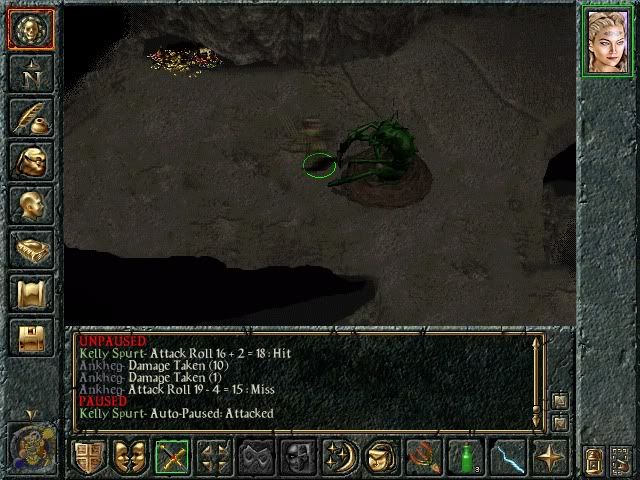Open the priest scroll button
This screenshot has height=480, width=640.
tap(29, 292)
